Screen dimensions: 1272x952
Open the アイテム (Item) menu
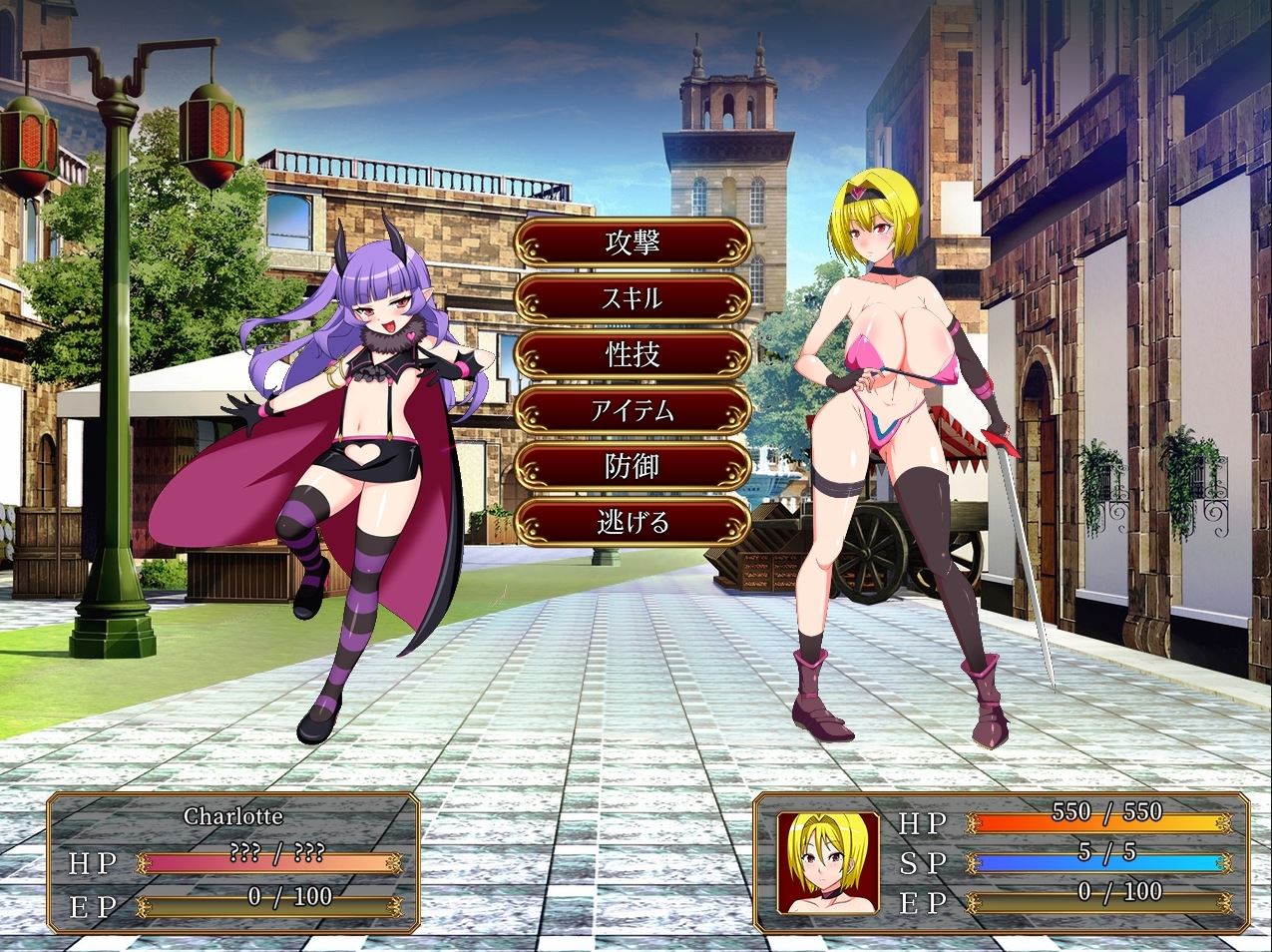(633, 410)
